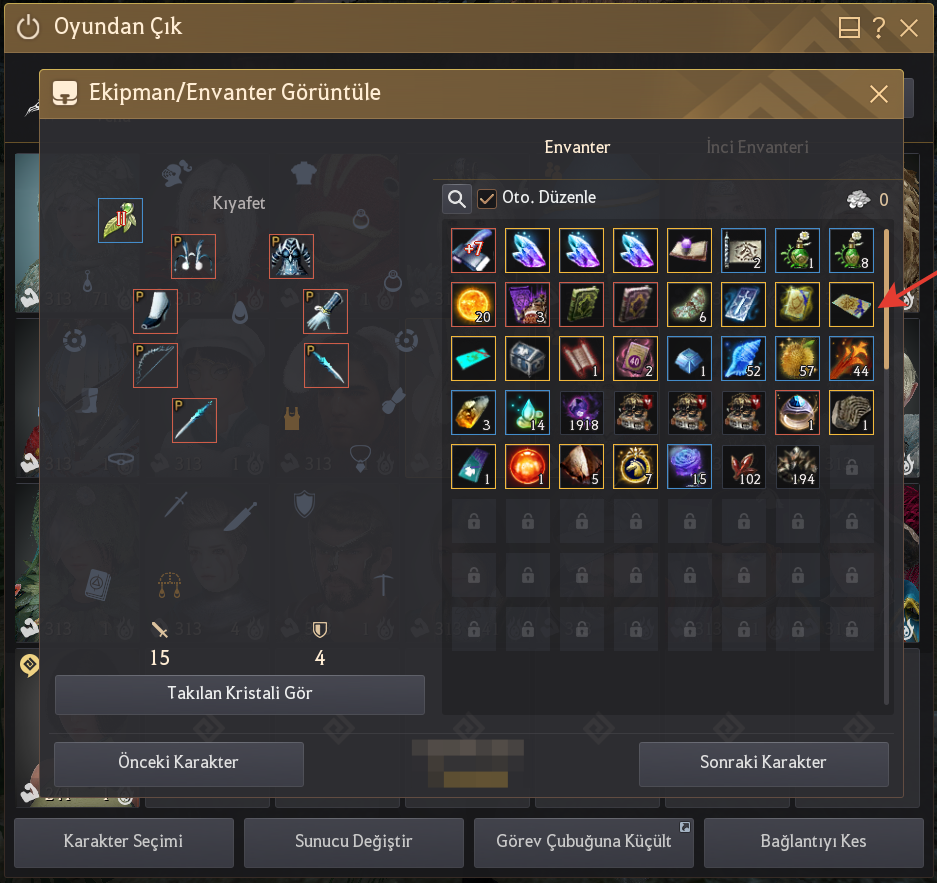This screenshot has width=937, height=883.
Task: Choose Sunucu Değiştir
Action: pyautogui.click(x=354, y=841)
